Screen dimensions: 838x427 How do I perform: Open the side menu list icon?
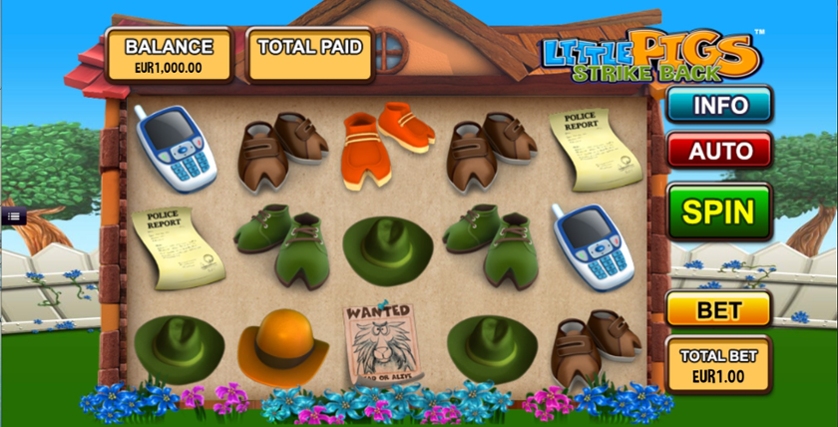[13, 215]
